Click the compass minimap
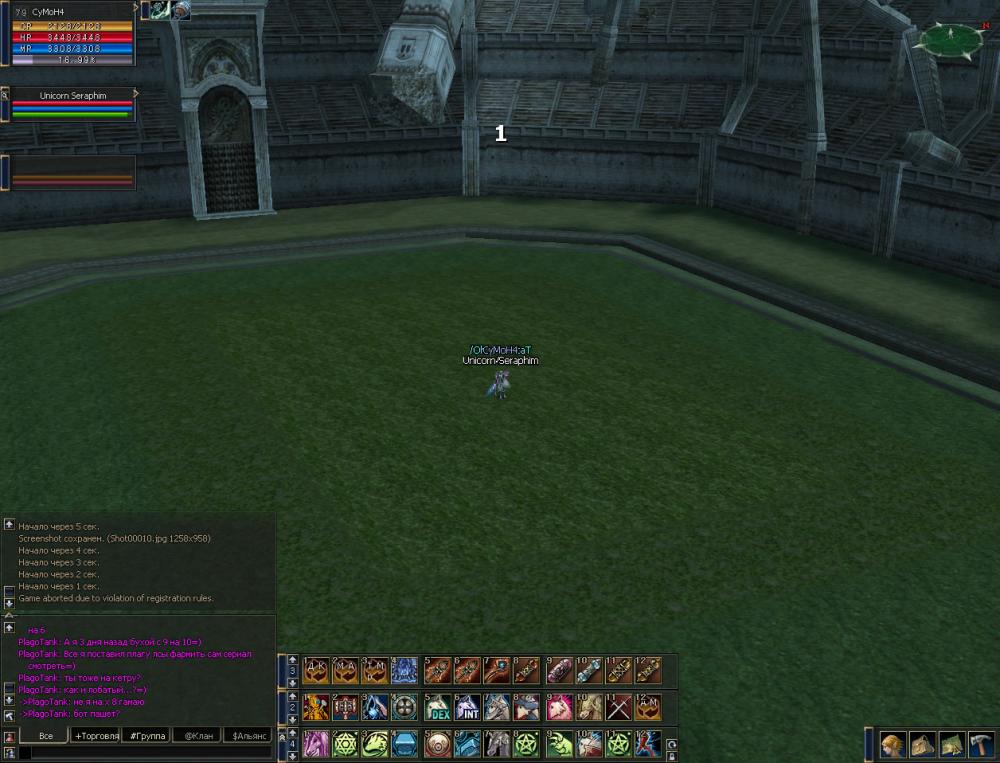 pos(950,40)
